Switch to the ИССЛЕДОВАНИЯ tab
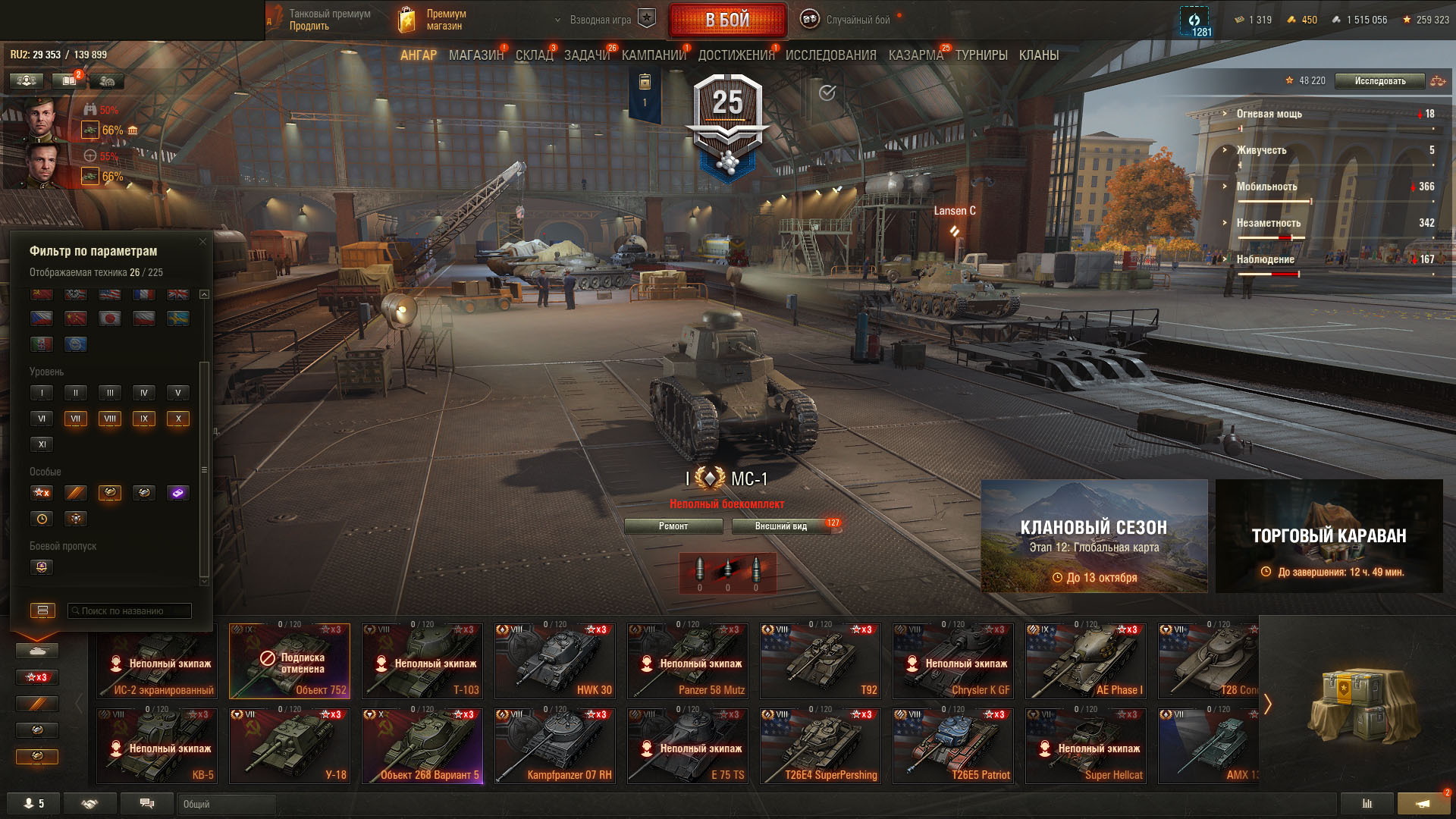Viewport: 1456px width, 819px height. coord(830,55)
